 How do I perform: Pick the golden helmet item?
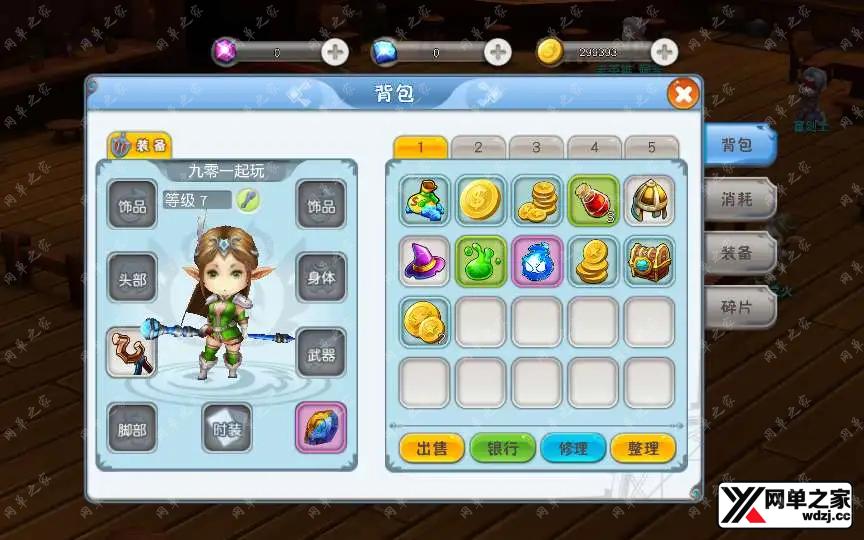[649, 201]
